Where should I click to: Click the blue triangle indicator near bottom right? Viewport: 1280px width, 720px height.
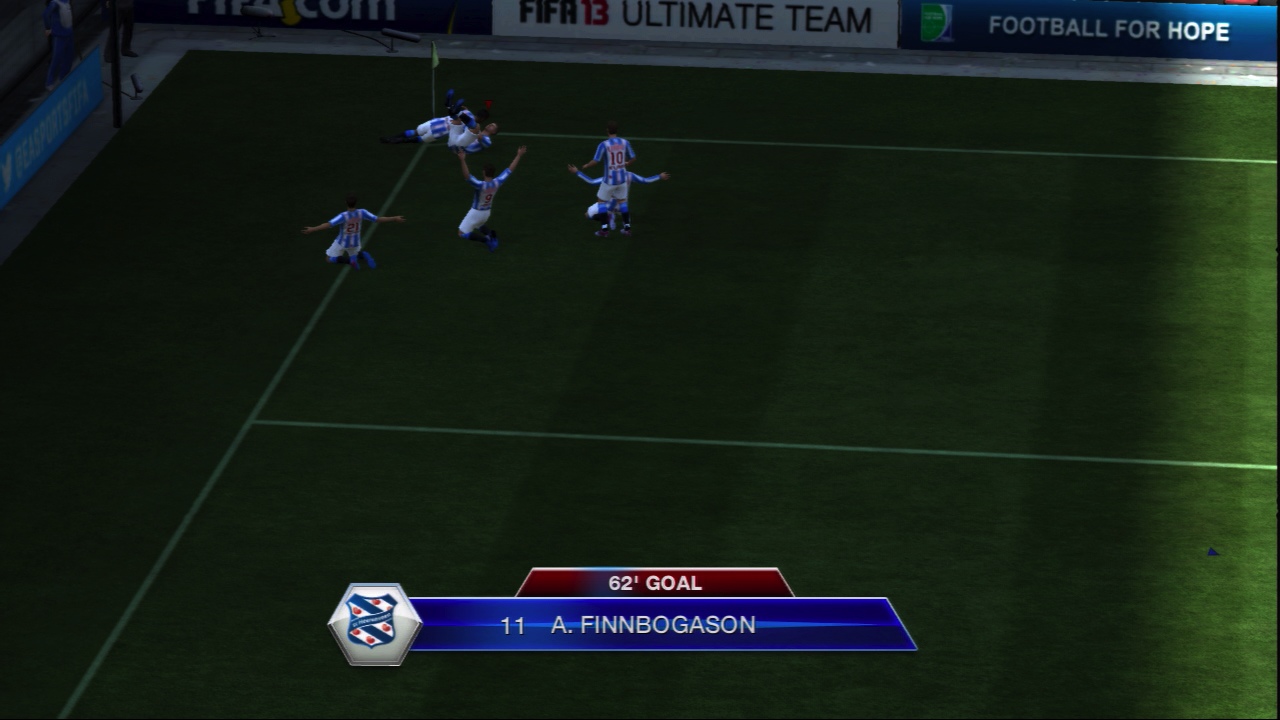click(1213, 549)
